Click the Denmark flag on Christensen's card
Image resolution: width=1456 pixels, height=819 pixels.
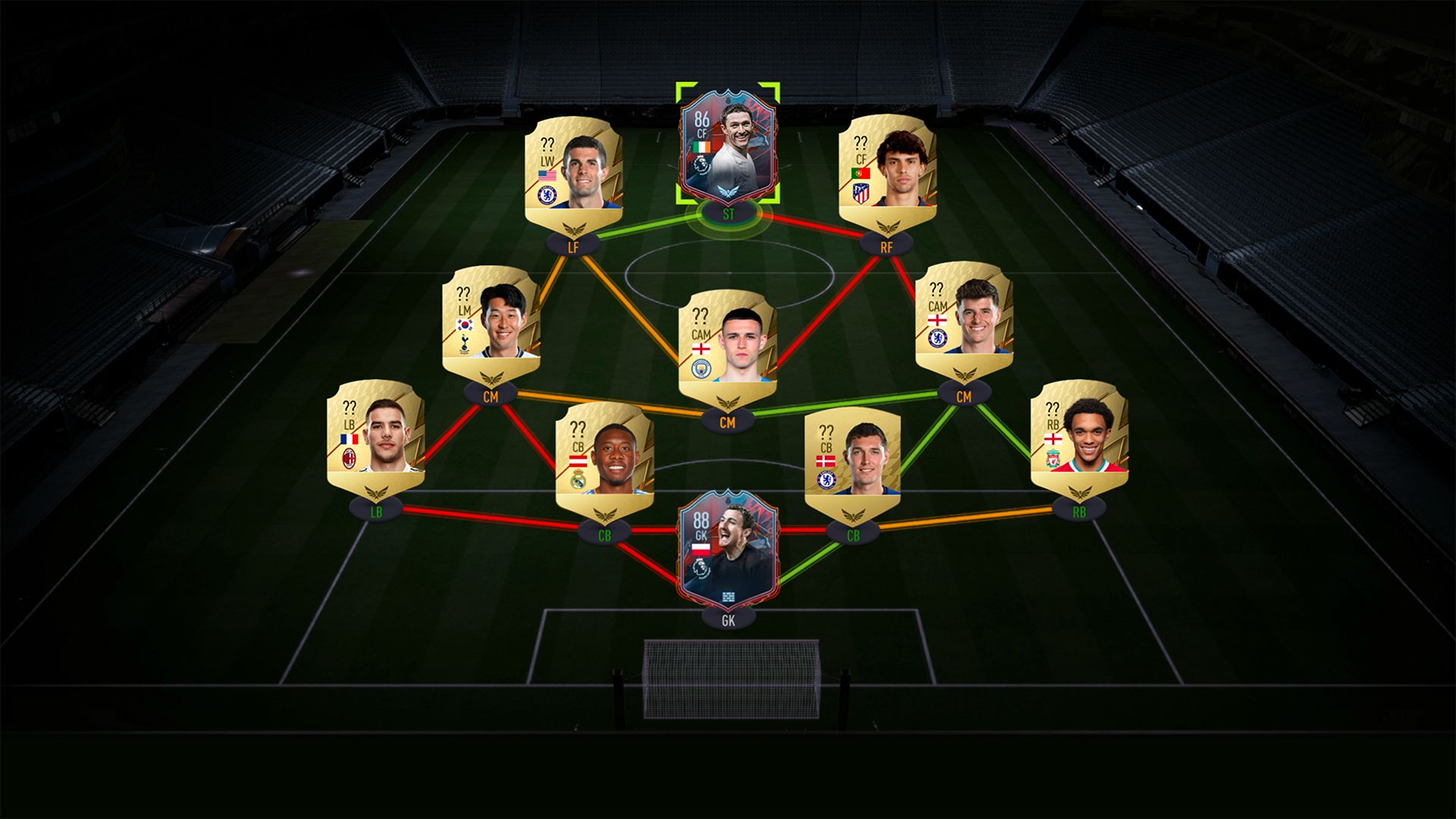point(826,461)
